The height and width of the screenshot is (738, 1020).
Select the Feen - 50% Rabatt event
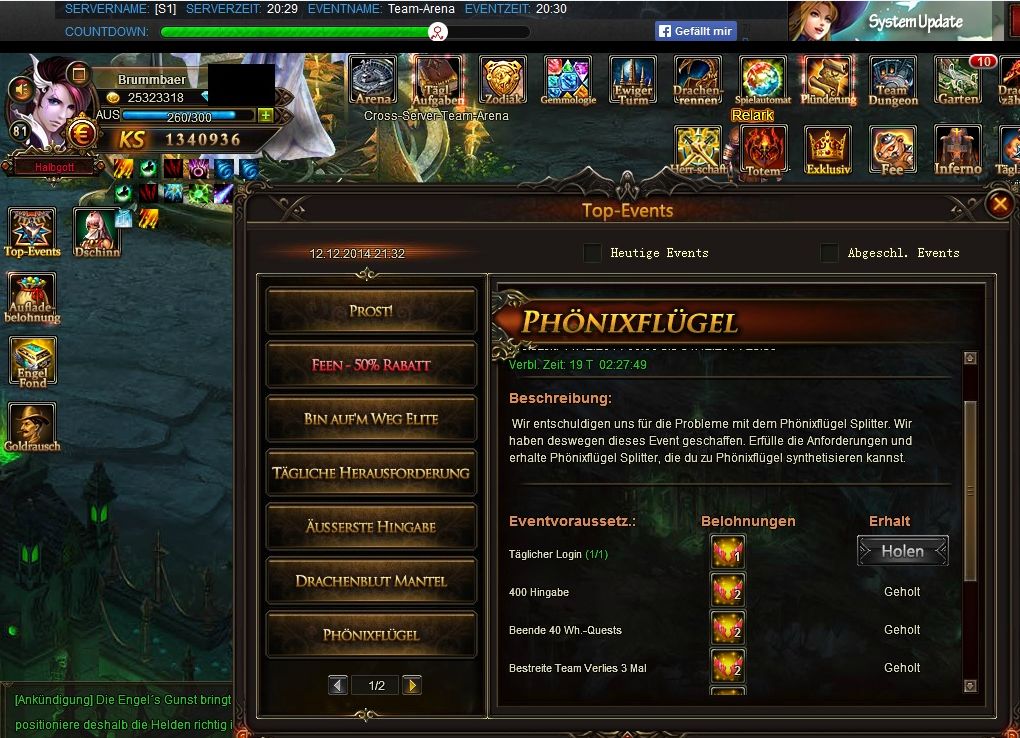(x=371, y=365)
